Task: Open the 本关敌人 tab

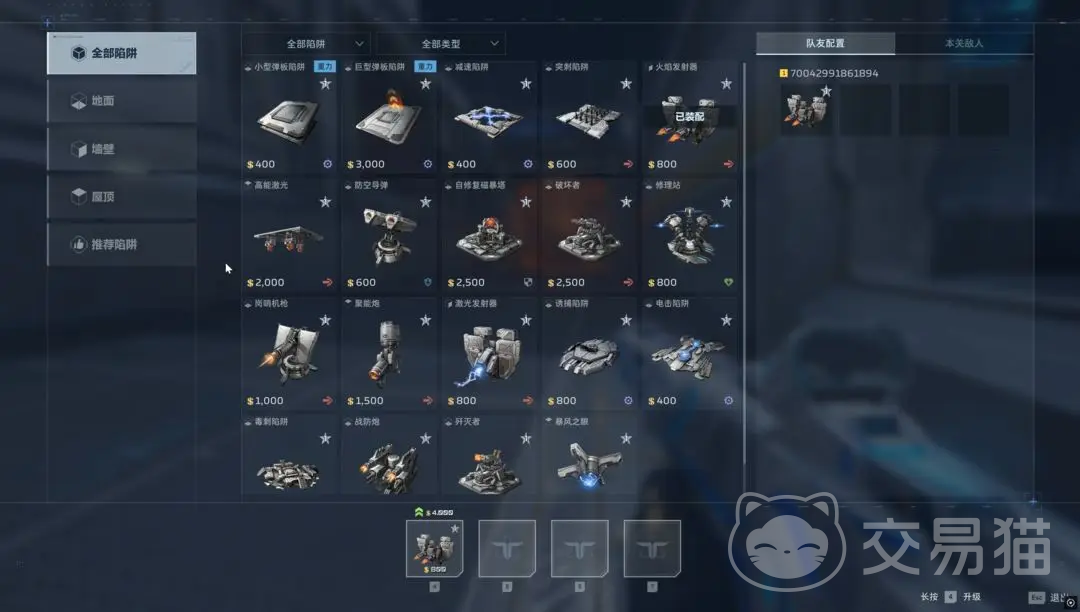Action: point(964,44)
